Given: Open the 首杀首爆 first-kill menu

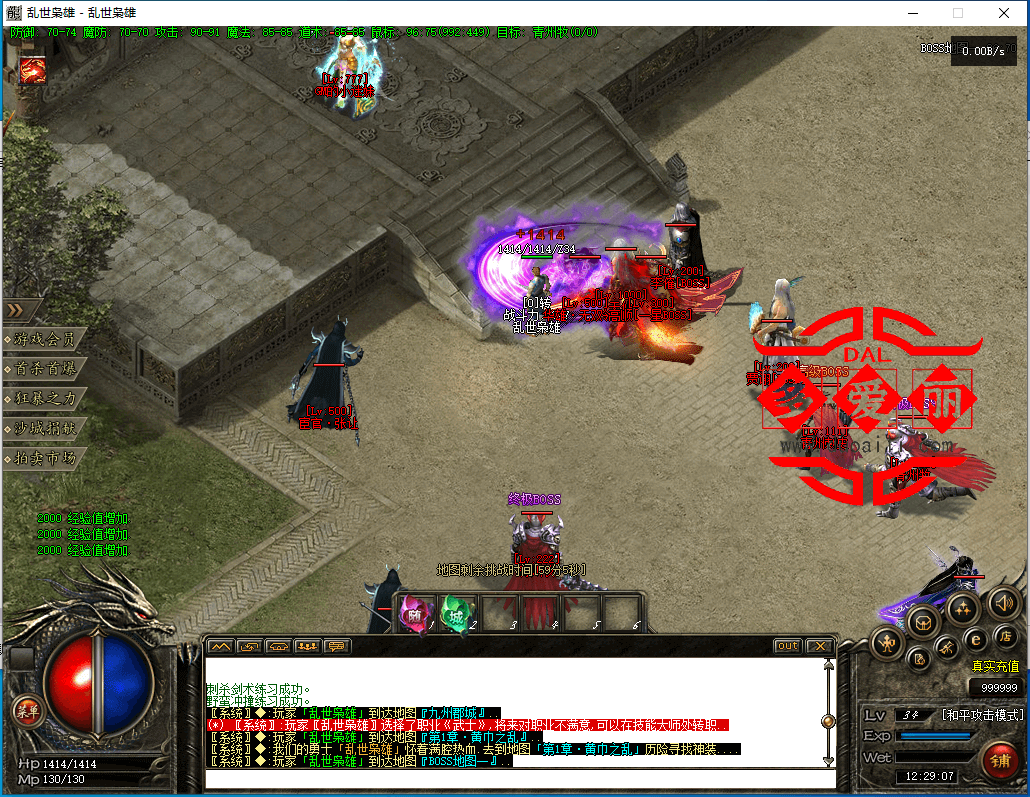Looking at the screenshot, I should coord(44,369).
